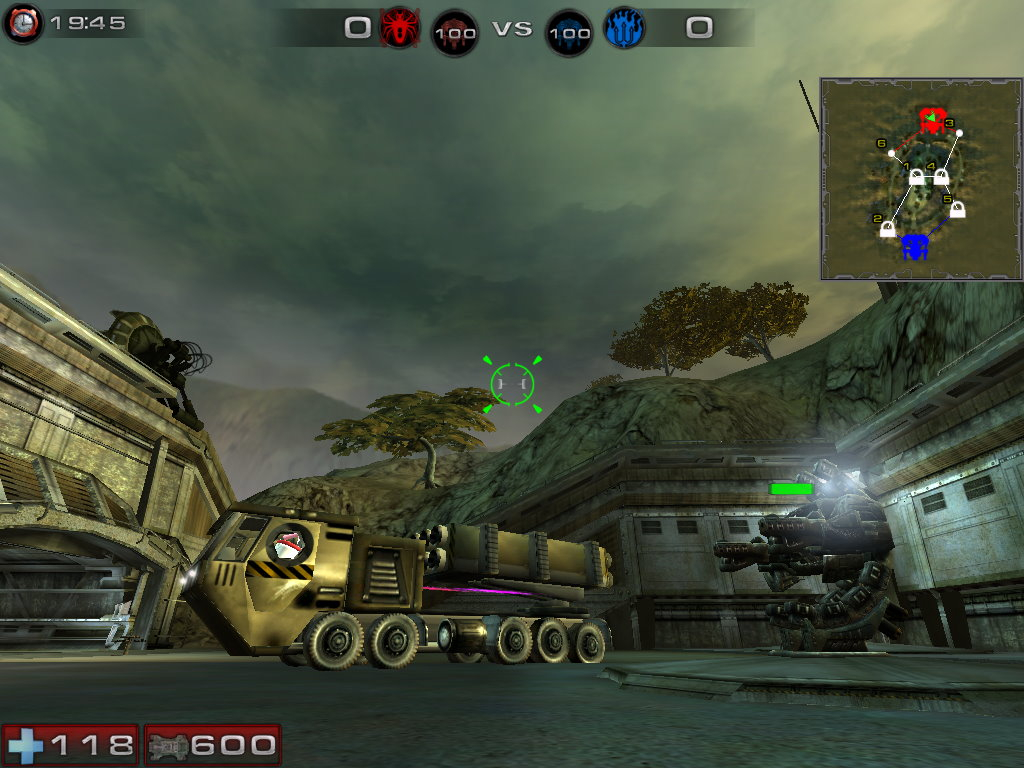
Task: Choose locked node 2 on the minimap
Action: point(887,229)
